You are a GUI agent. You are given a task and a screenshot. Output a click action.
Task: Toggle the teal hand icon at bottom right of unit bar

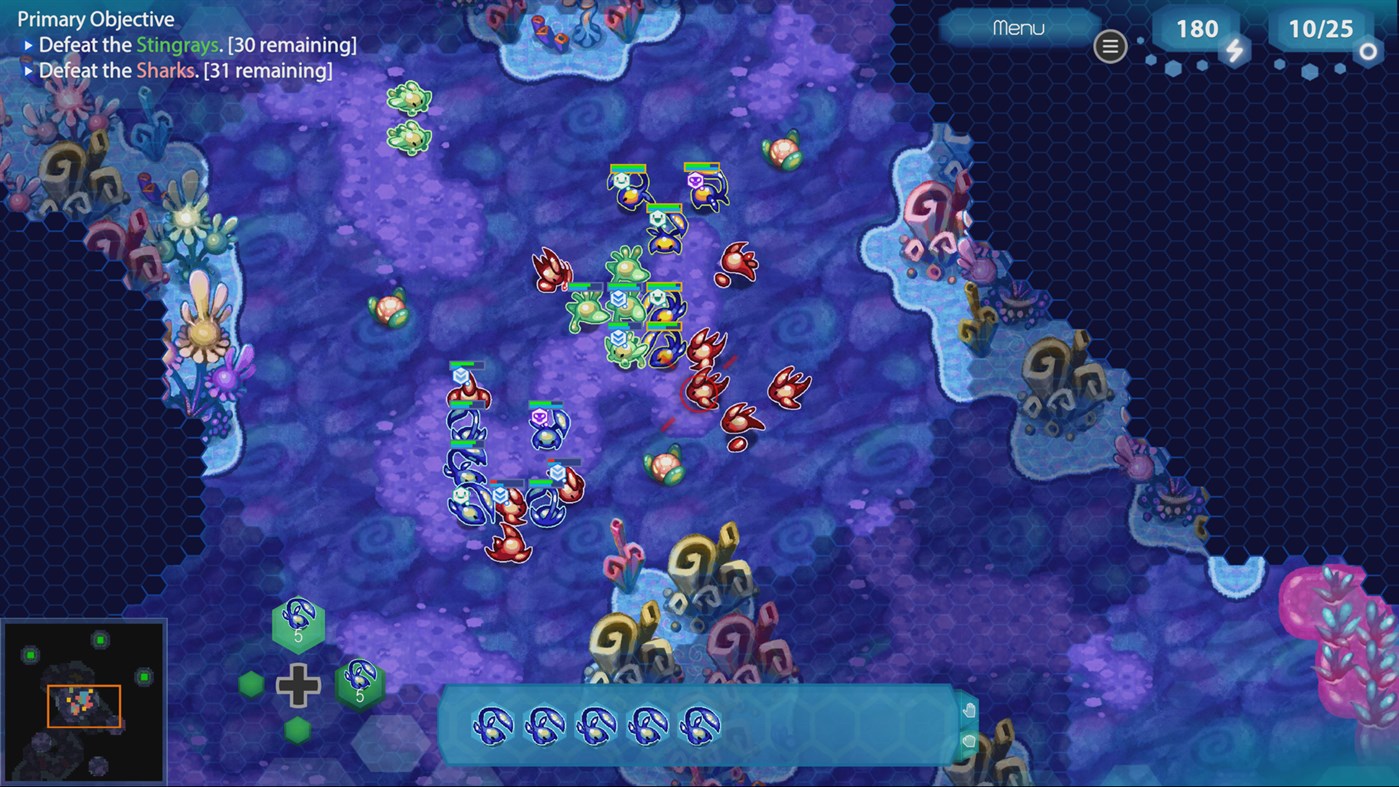pos(969,741)
